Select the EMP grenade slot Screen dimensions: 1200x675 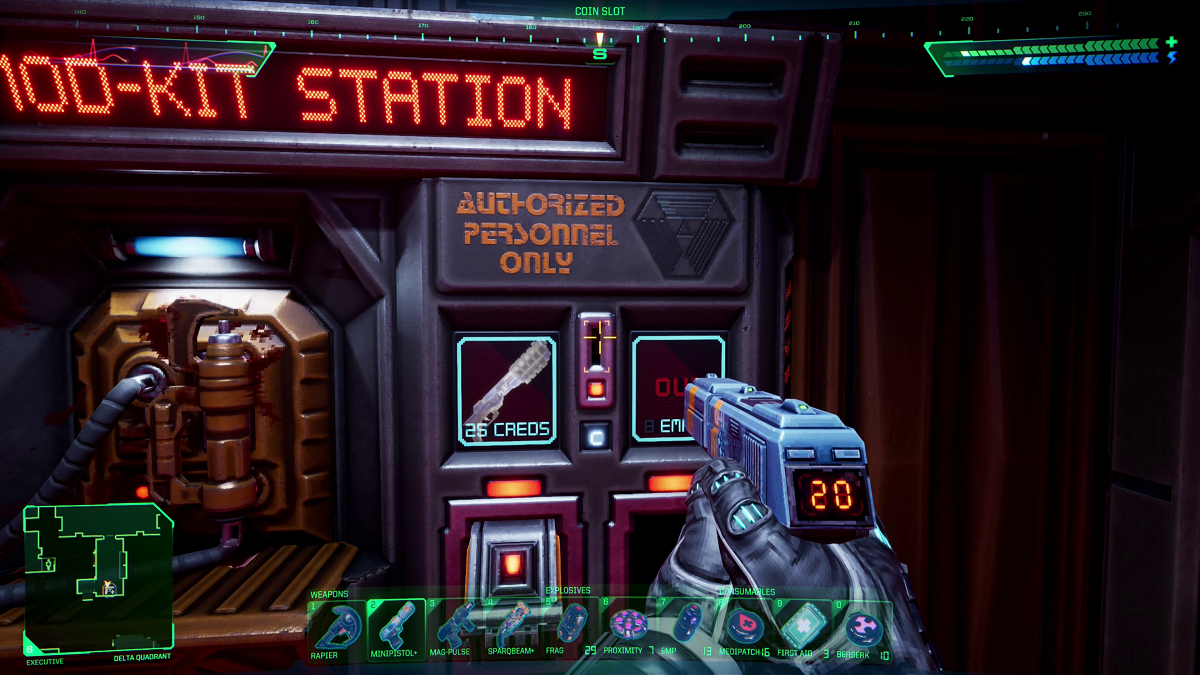coord(687,625)
